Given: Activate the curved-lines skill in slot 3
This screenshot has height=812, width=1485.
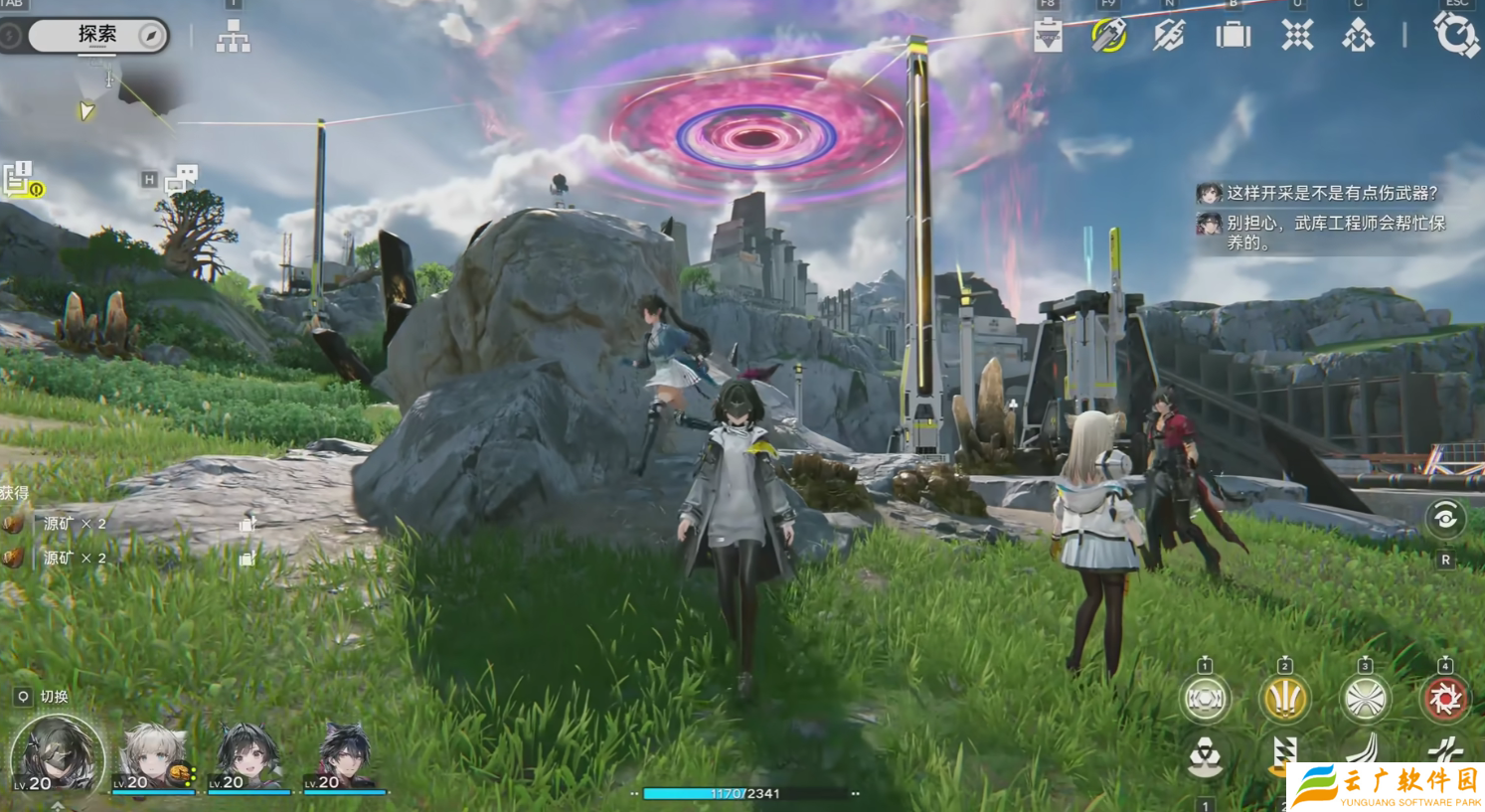Looking at the screenshot, I should pos(1365,700).
